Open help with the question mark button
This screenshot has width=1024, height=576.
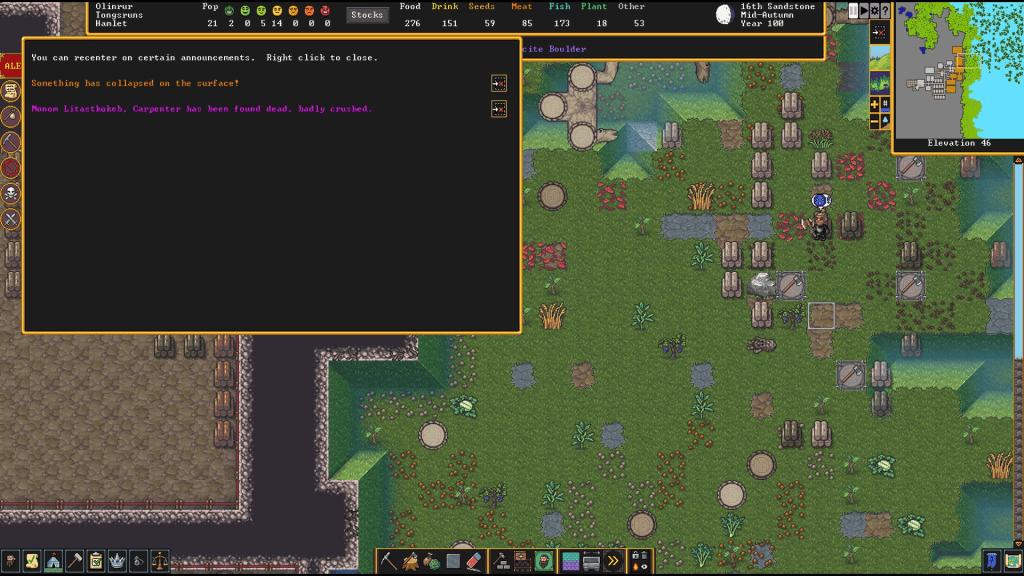tap(885, 11)
